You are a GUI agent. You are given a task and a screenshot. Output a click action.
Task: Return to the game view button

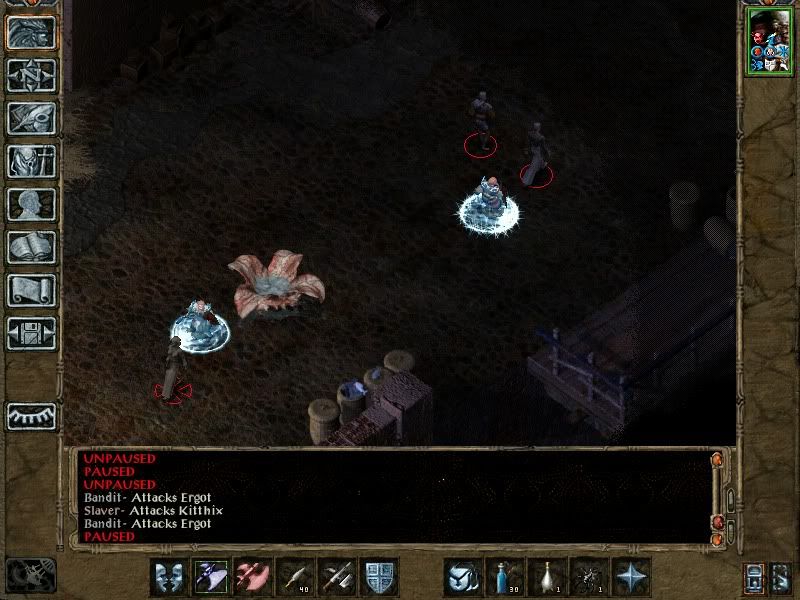coord(31,32)
